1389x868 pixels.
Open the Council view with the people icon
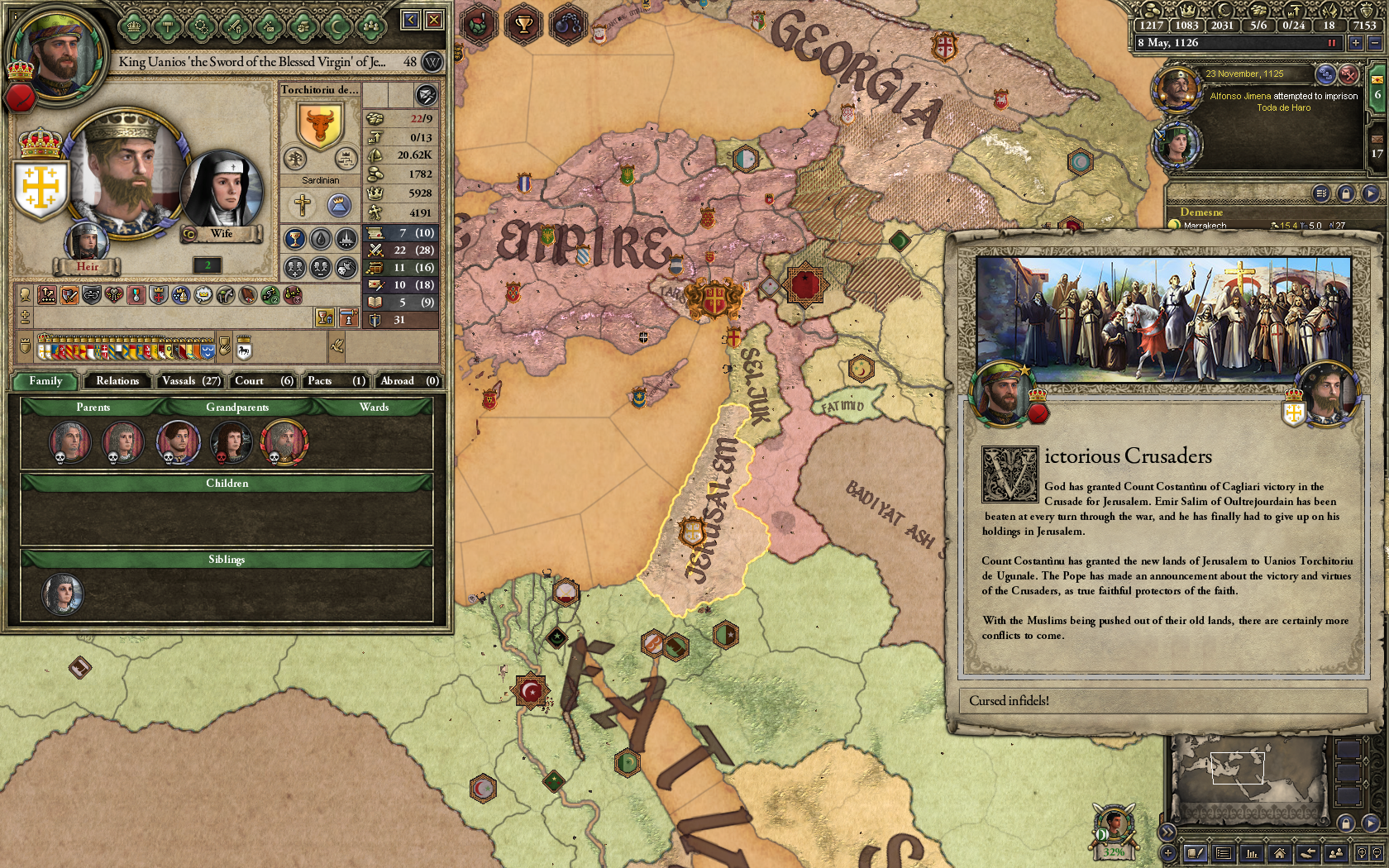pos(370,26)
